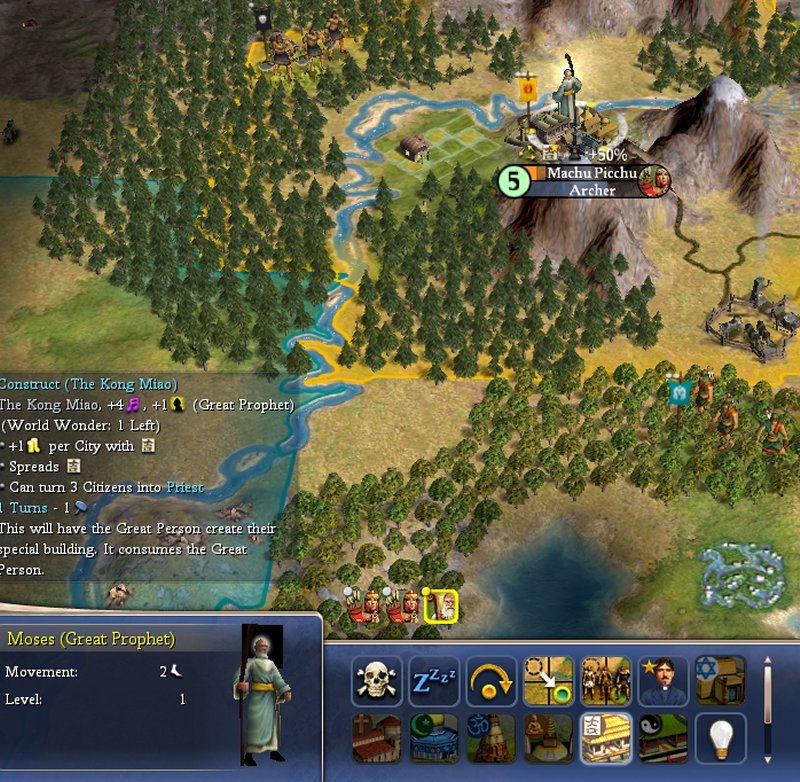Build the Taoist shrine (yin-yang)
800x782 pixels.
point(663,739)
